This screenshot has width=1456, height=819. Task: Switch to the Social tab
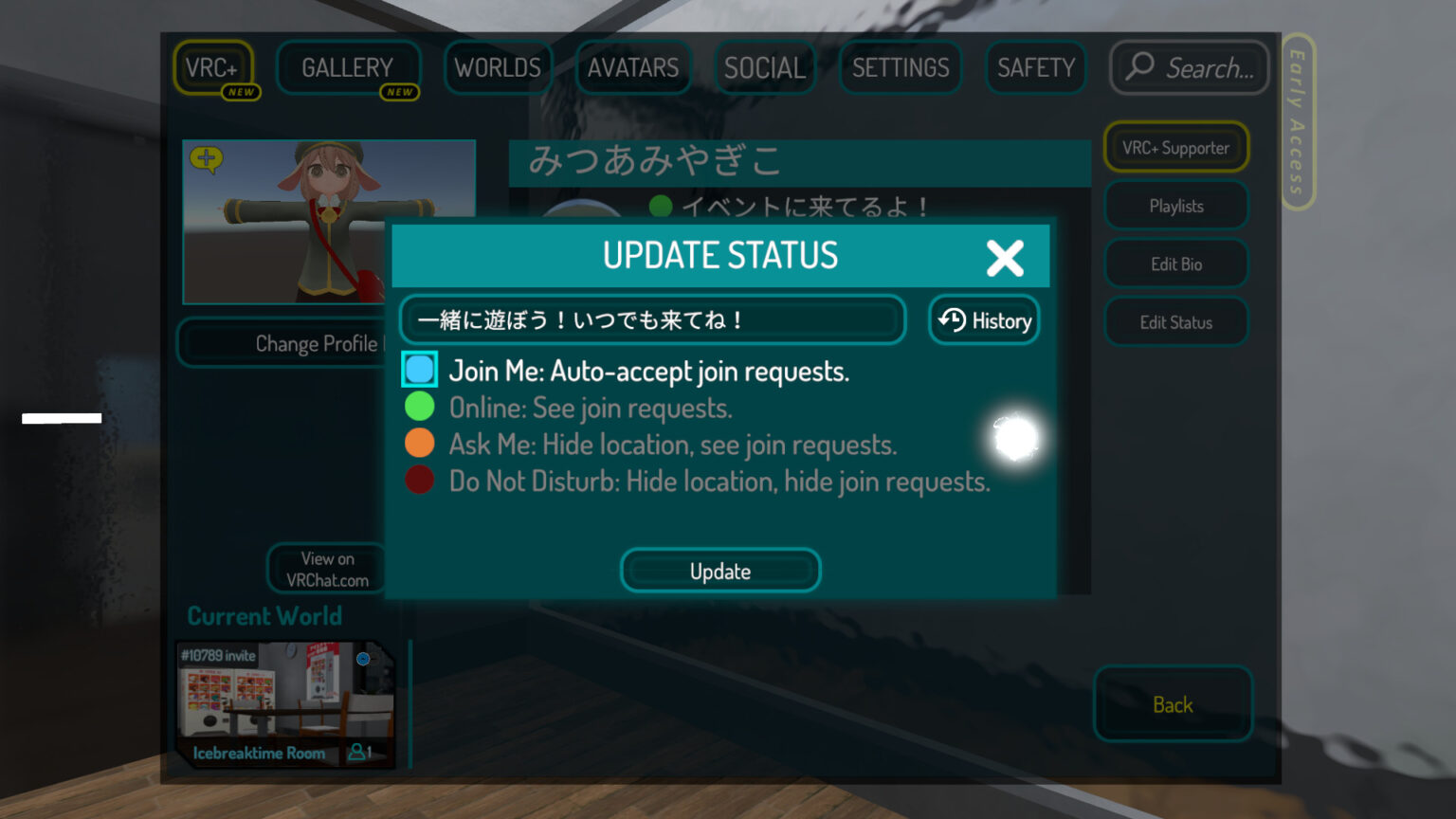pos(764,67)
